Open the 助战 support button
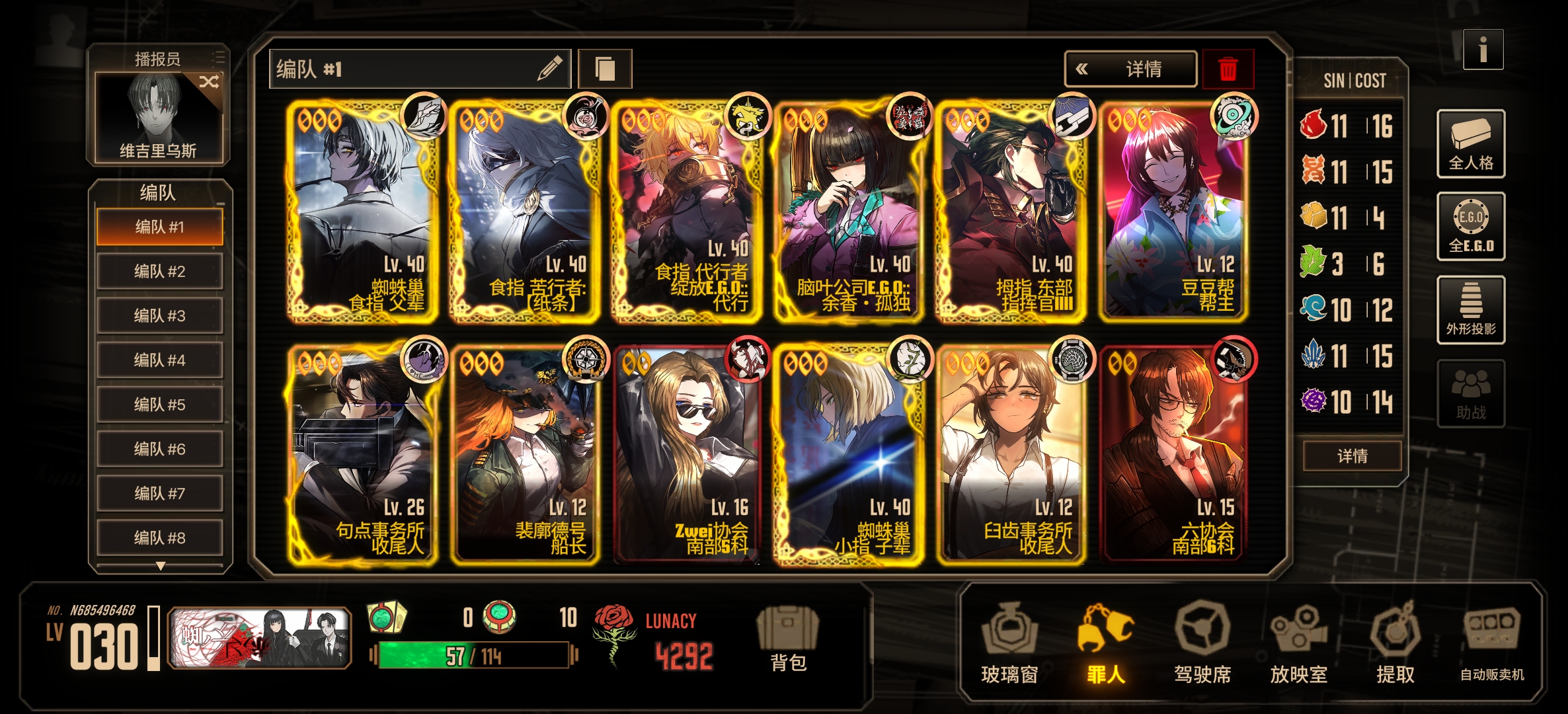The width and height of the screenshot is (1568, 714). (x=1471, y=393)
